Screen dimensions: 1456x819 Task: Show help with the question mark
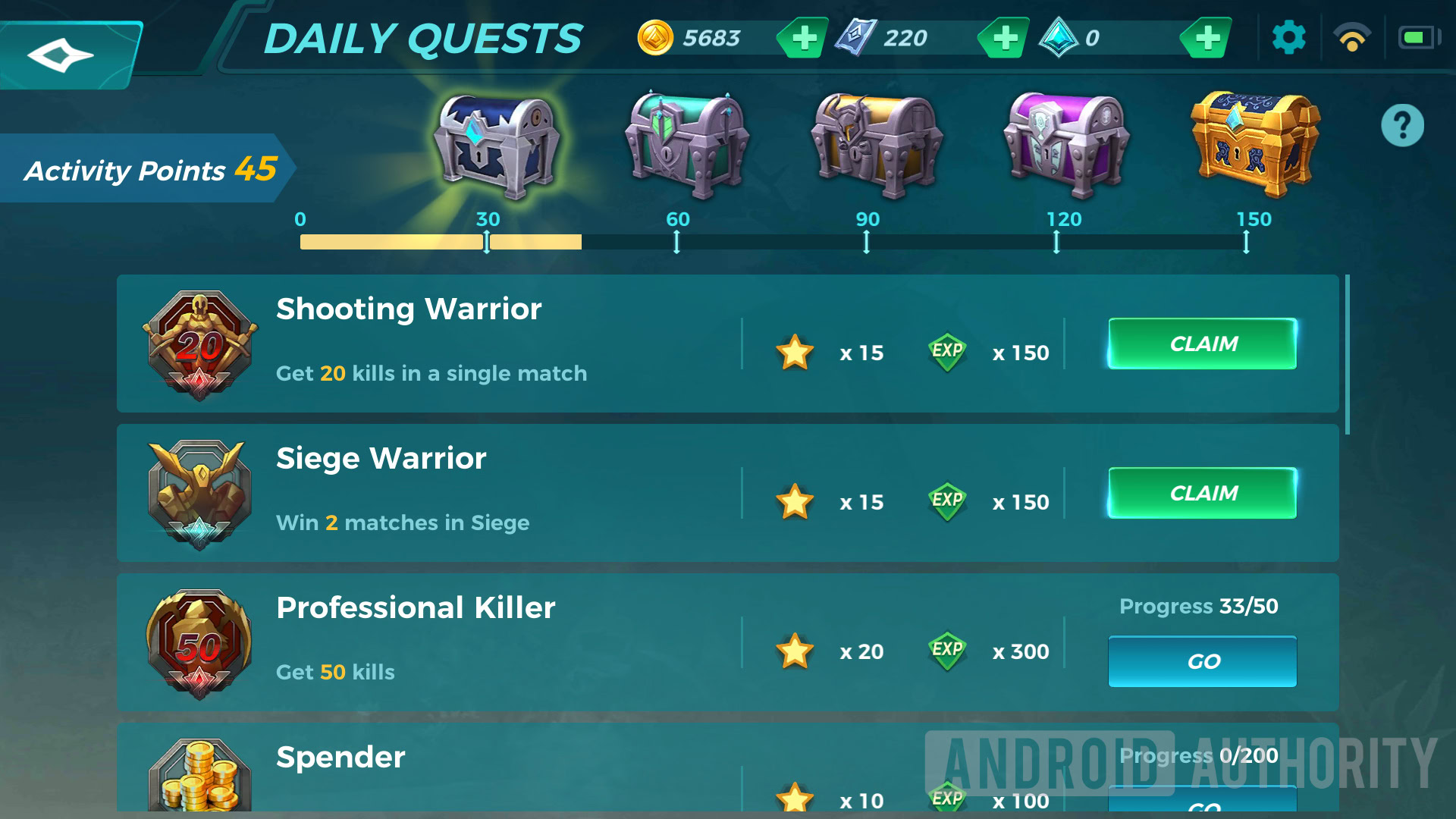(1402, 125)
